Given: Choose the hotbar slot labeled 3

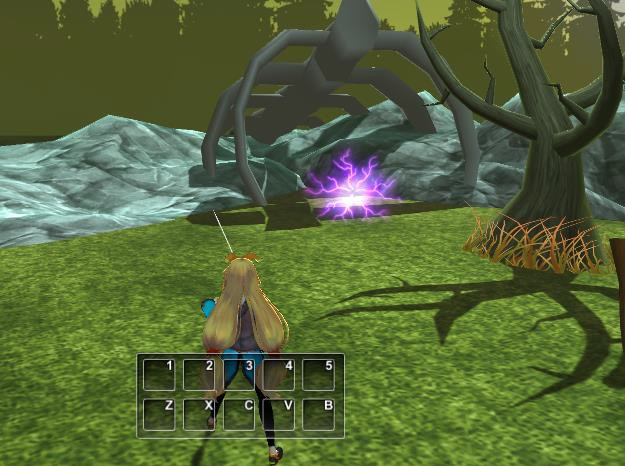Looking at the screenshot, I should click(239, 375).
